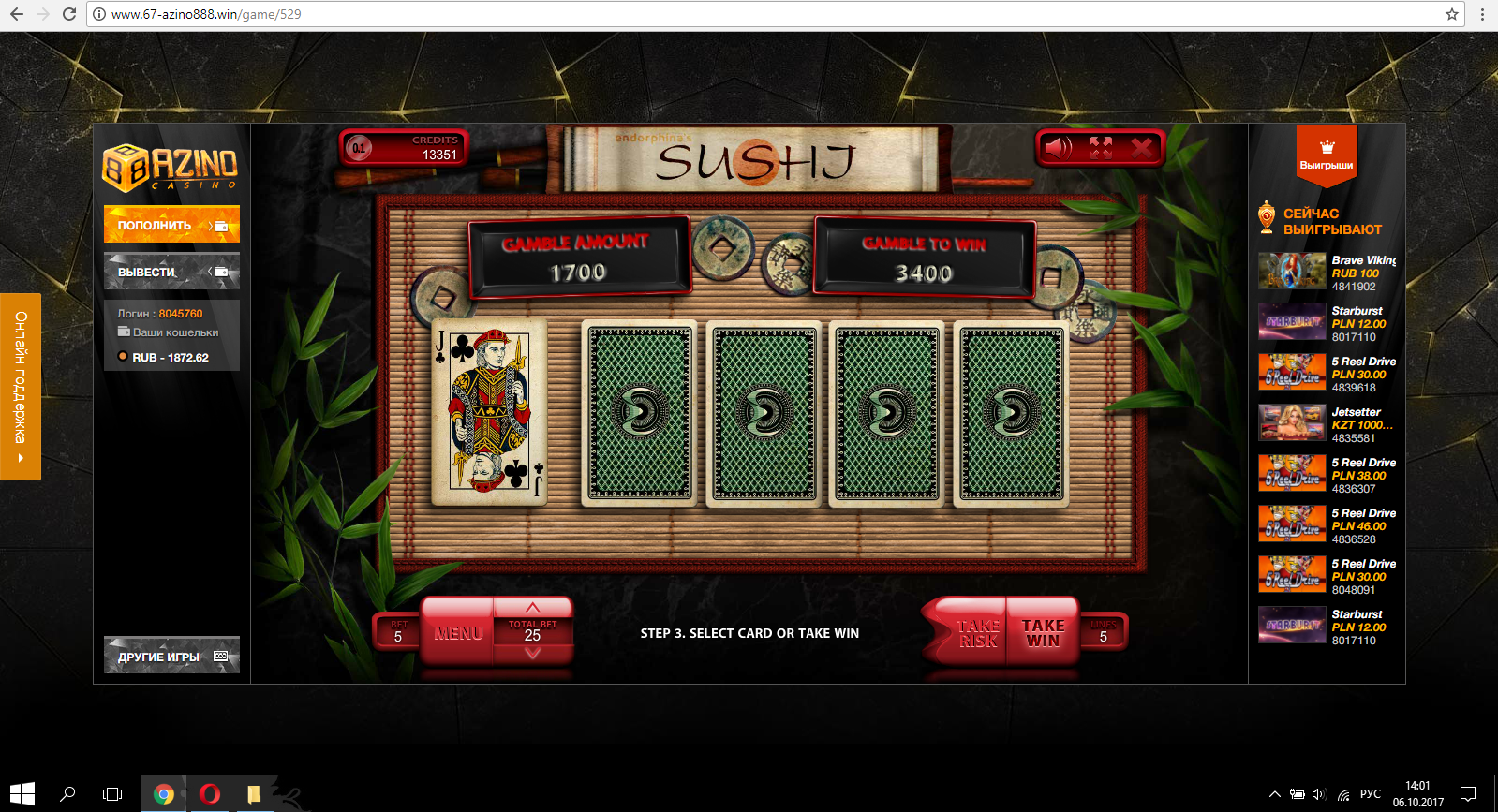Select the Brave Viking winner thumbnail
The height and width of the screenshot is (812, 1498).
coord(1291,272)
